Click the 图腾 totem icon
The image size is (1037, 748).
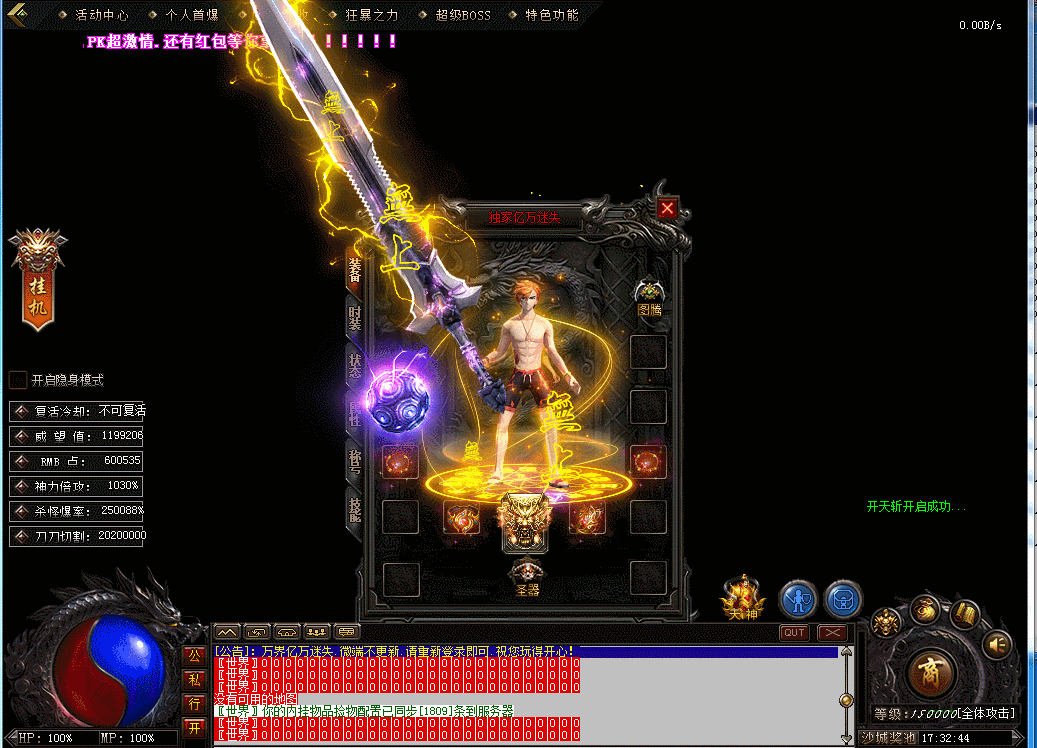[x=650, y=294]
